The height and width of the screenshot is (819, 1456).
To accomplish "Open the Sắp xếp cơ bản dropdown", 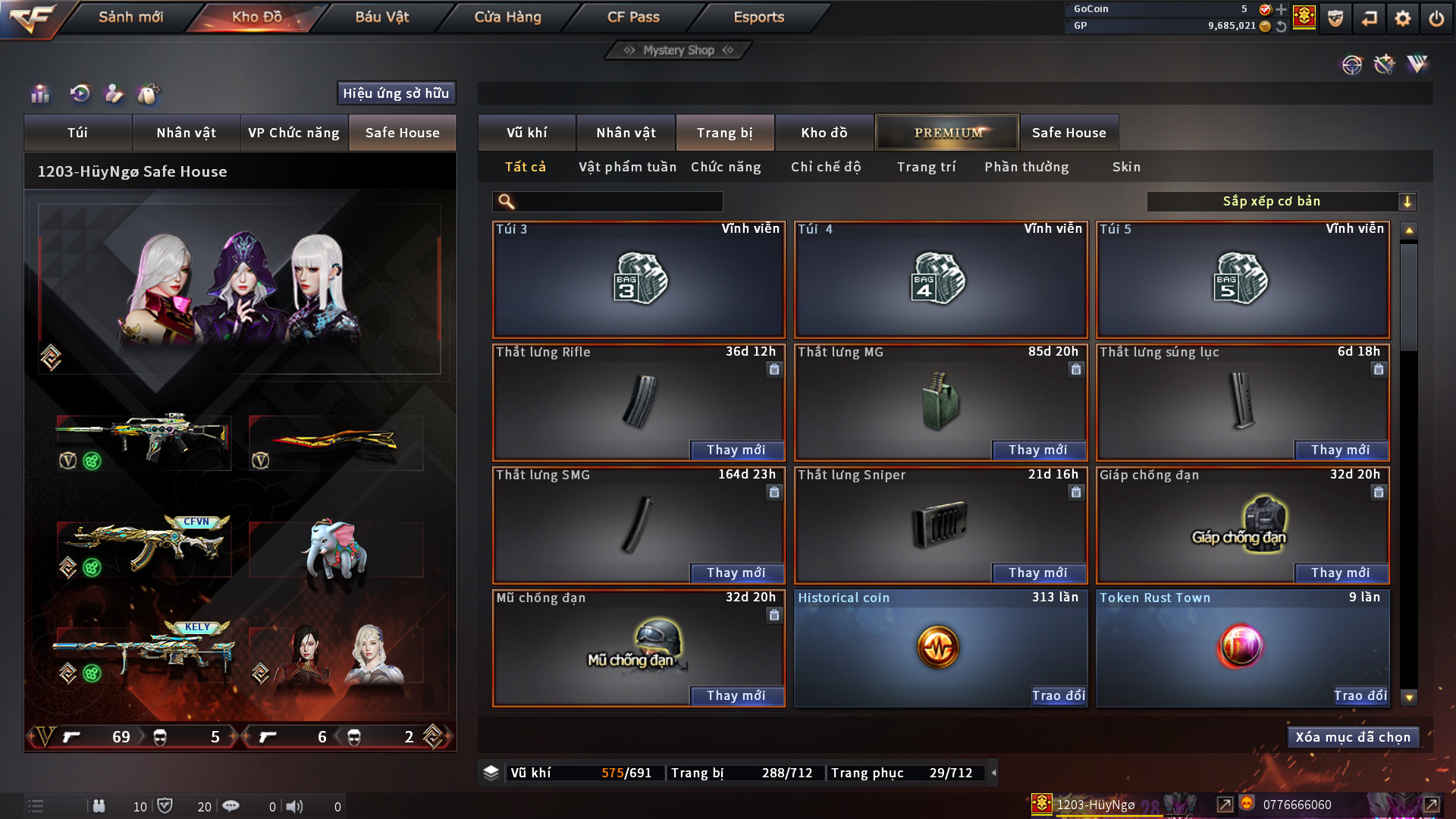I will 1282,202.
